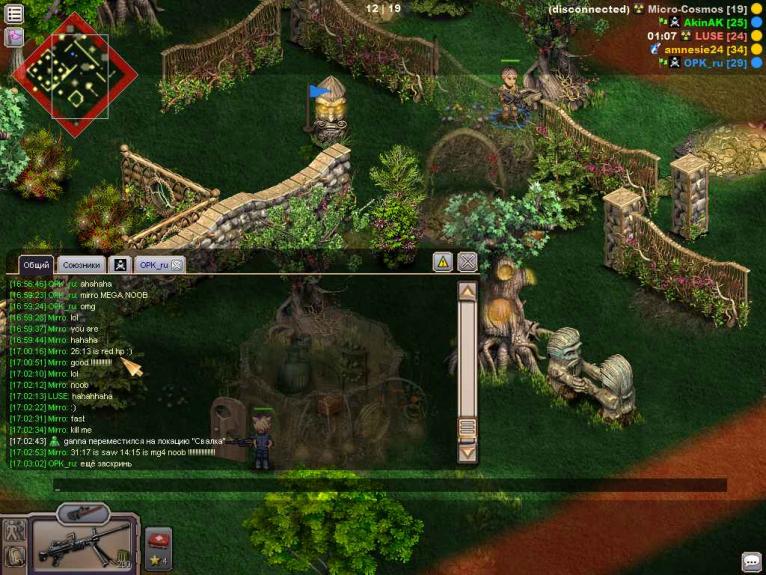Click the chat scrollbar up arrow
Viewport: 766px width, 575px height.
coord(467,291)
